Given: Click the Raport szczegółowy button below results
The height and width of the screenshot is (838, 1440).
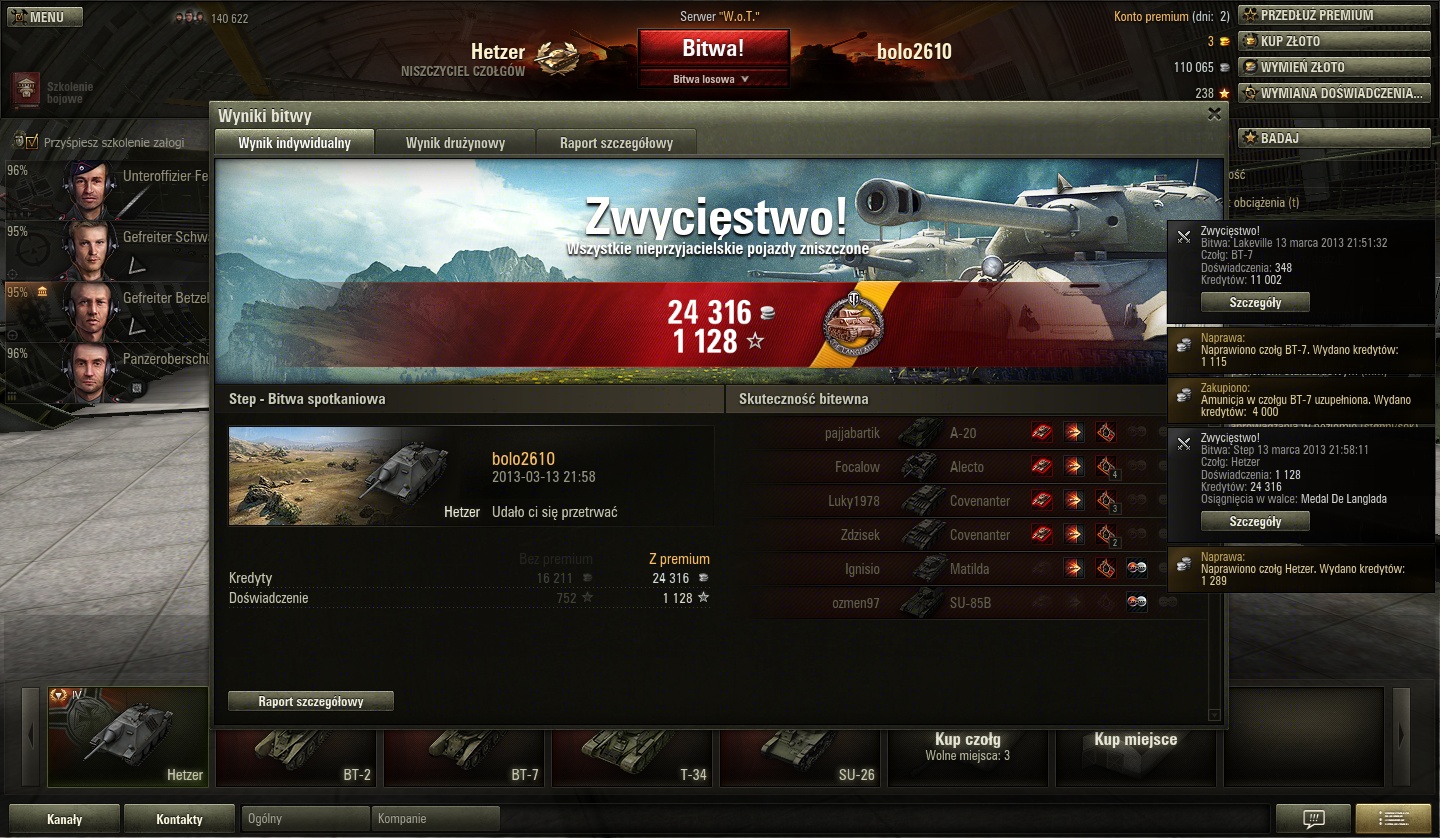Looking at the screenshot, I should (311, 702).
